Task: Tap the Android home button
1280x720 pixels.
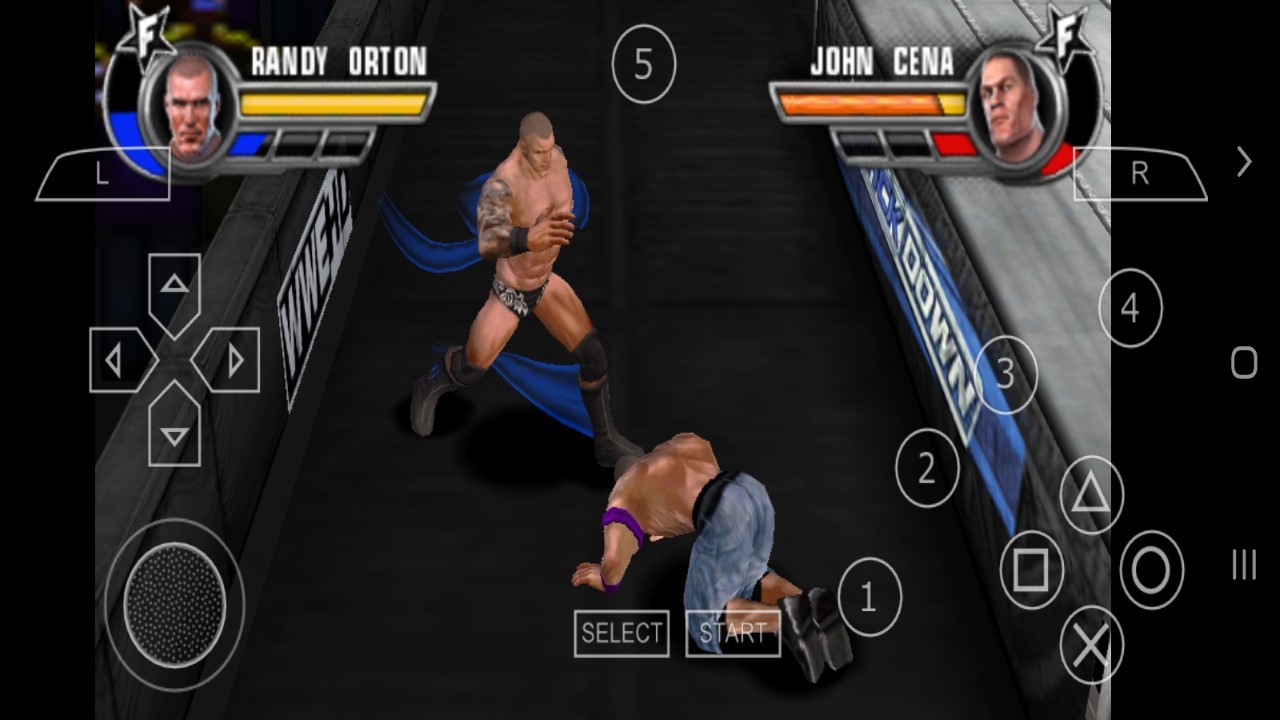Action: click(1244, 362)
